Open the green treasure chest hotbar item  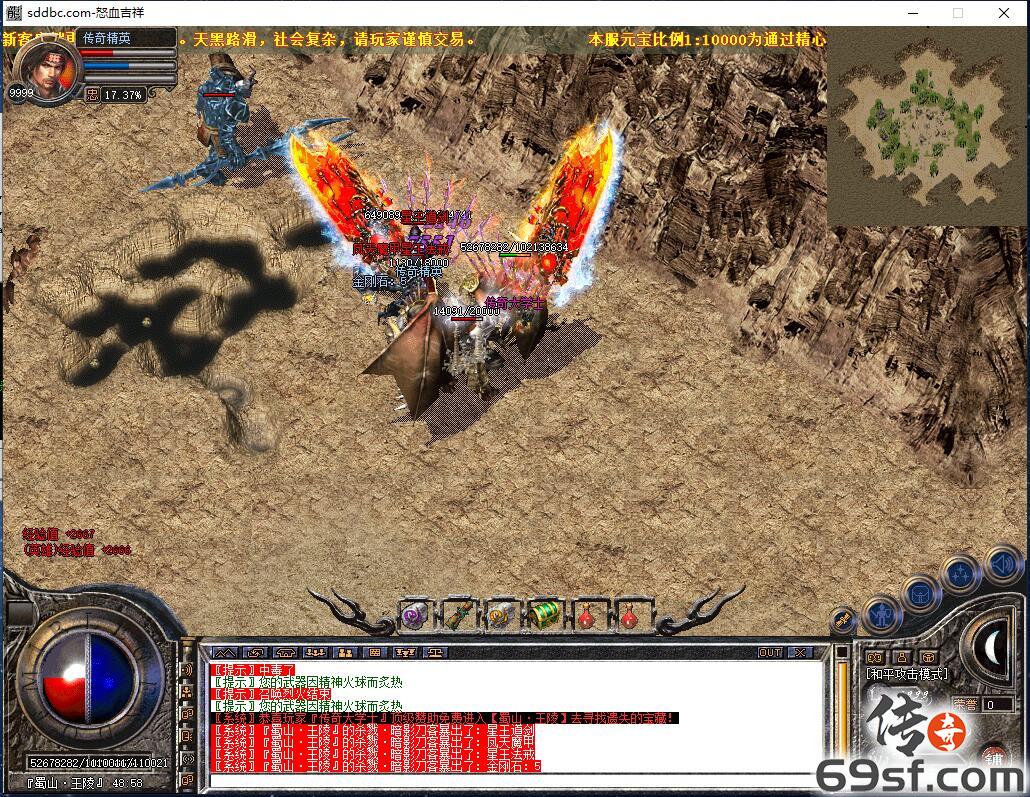click(544, 614)
